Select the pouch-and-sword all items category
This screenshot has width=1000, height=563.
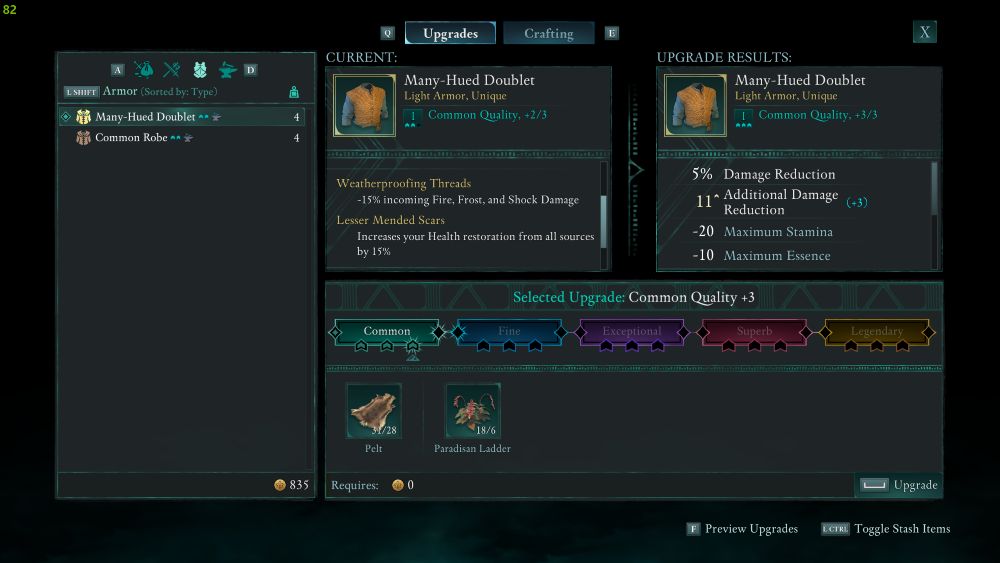point(144,70)
